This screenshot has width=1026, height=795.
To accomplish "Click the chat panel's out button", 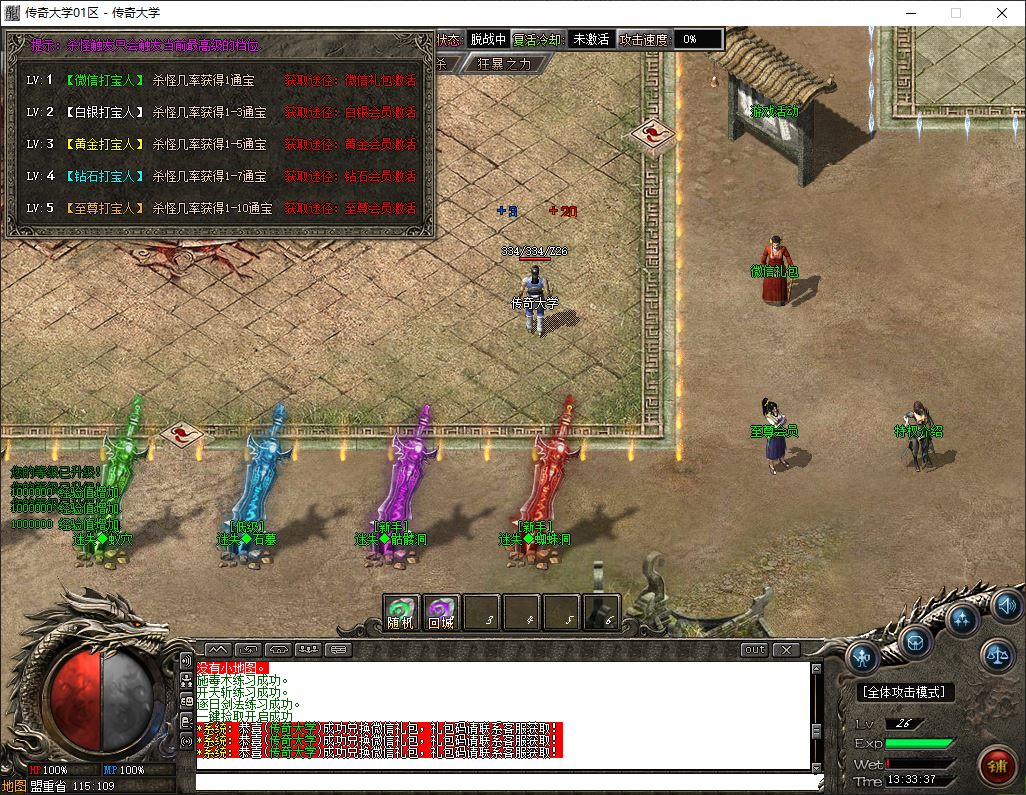I will coord(755,649).
